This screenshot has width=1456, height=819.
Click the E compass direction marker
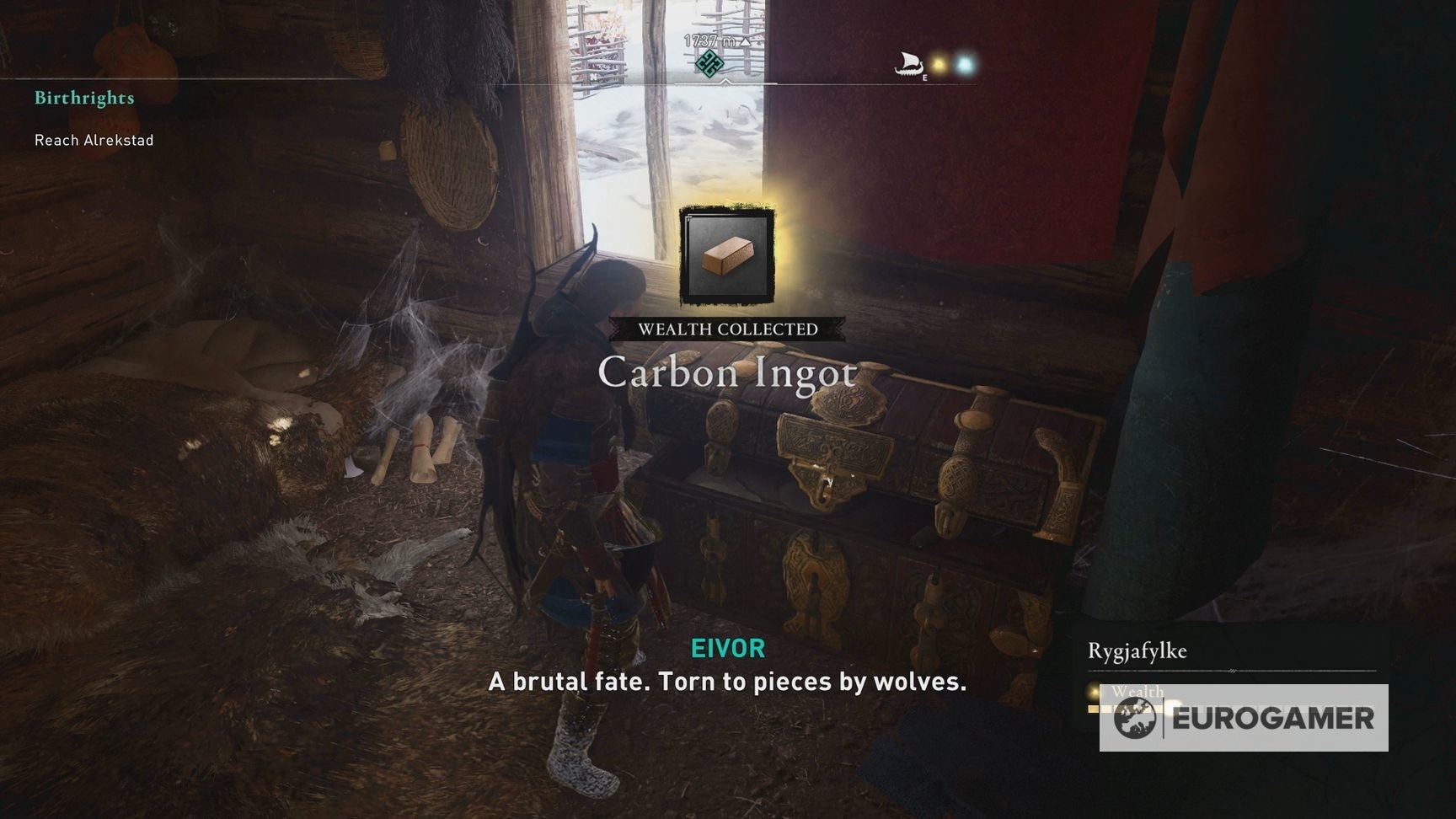[x=923, y=78]
